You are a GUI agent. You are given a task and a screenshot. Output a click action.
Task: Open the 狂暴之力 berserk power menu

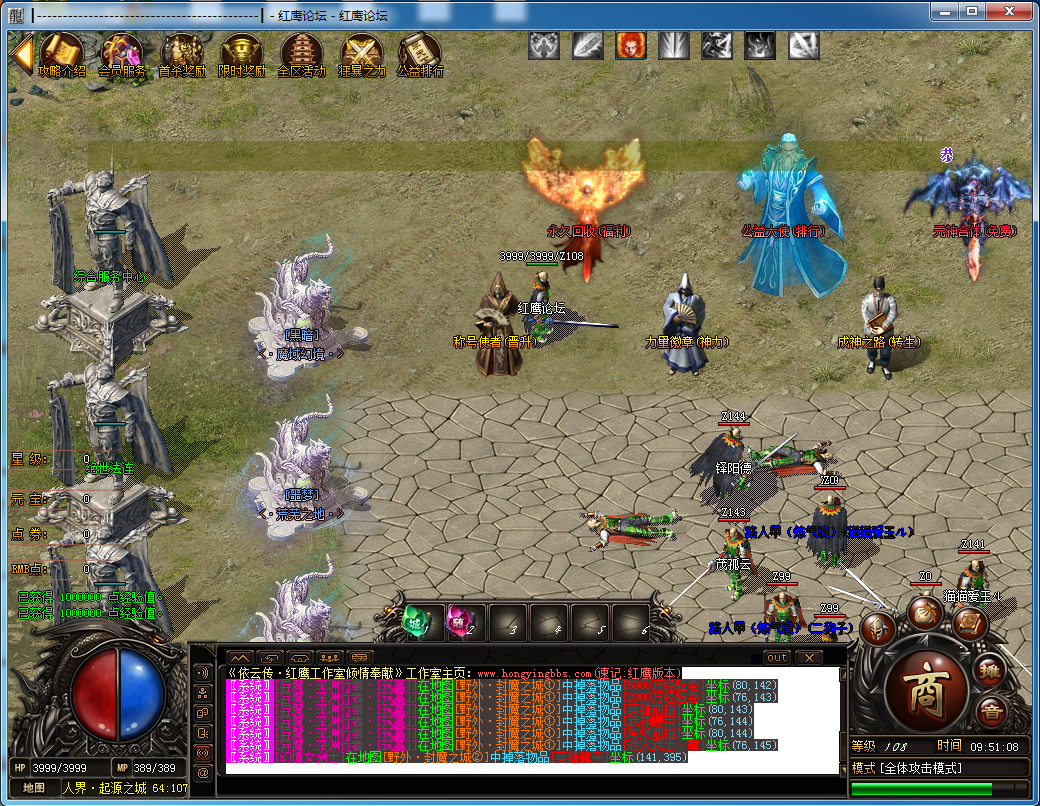[361, 54]
